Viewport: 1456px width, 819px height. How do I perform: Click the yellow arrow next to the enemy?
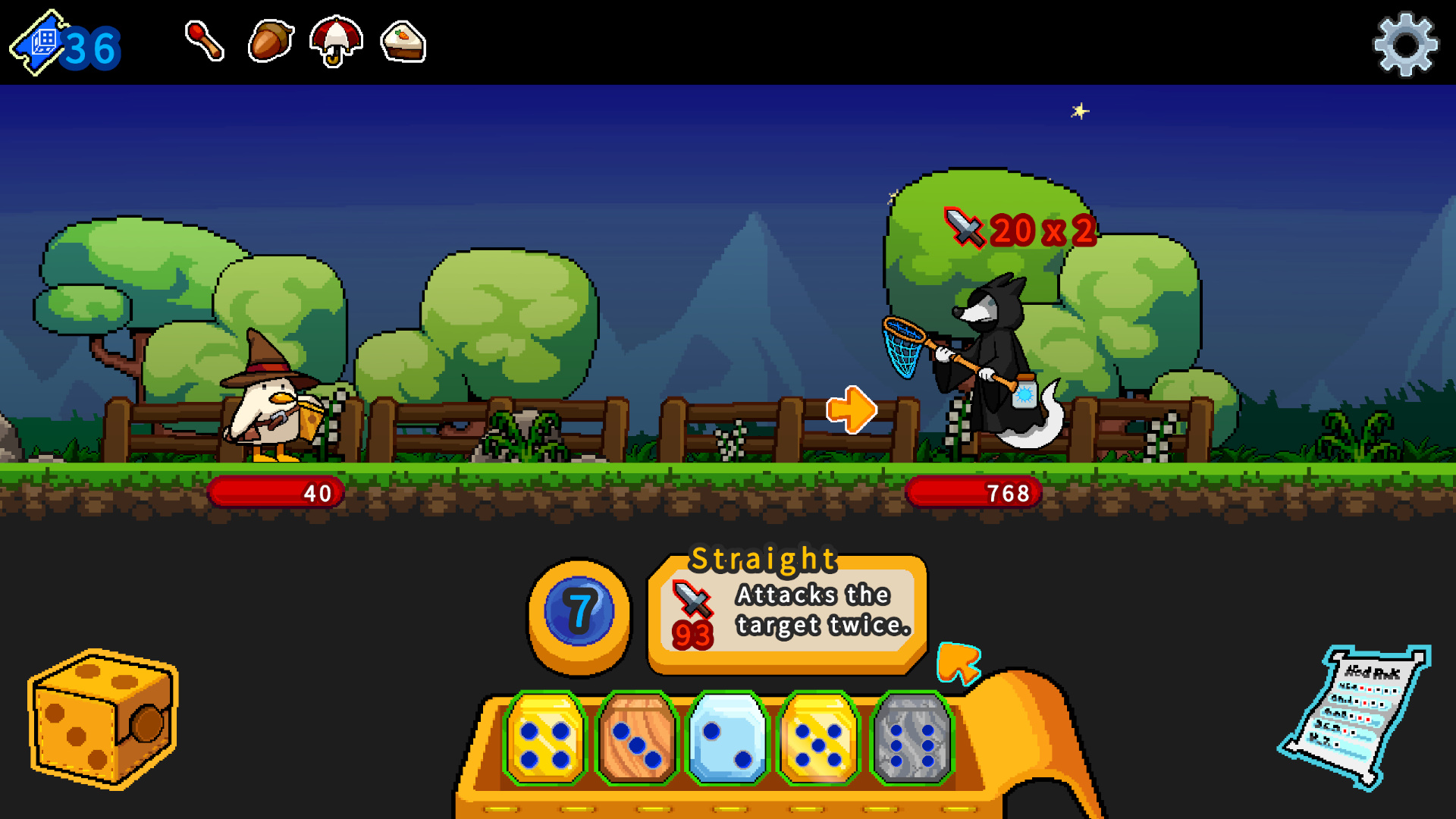coord(852,408)
